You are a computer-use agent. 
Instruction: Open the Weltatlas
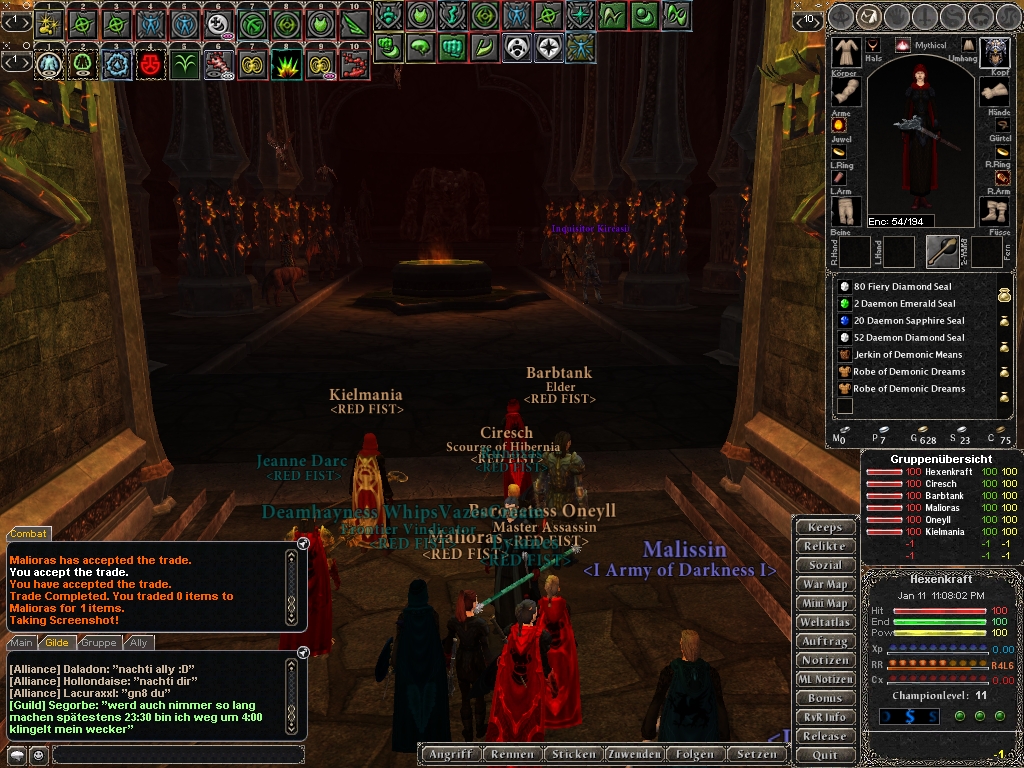pyautogui.click(x=825, y=622)
